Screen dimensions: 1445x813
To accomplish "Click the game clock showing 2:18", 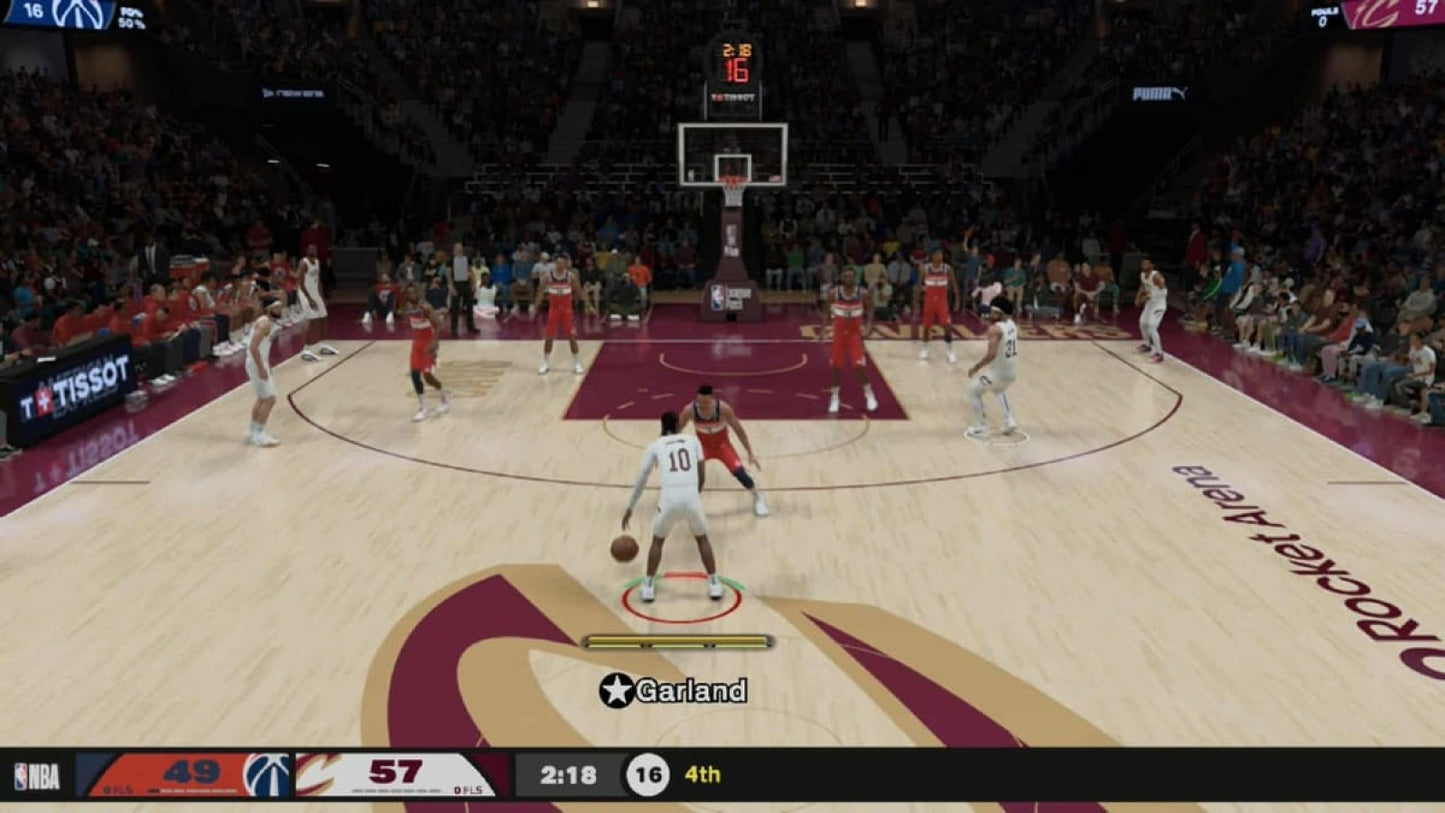I will click(568, 774).
